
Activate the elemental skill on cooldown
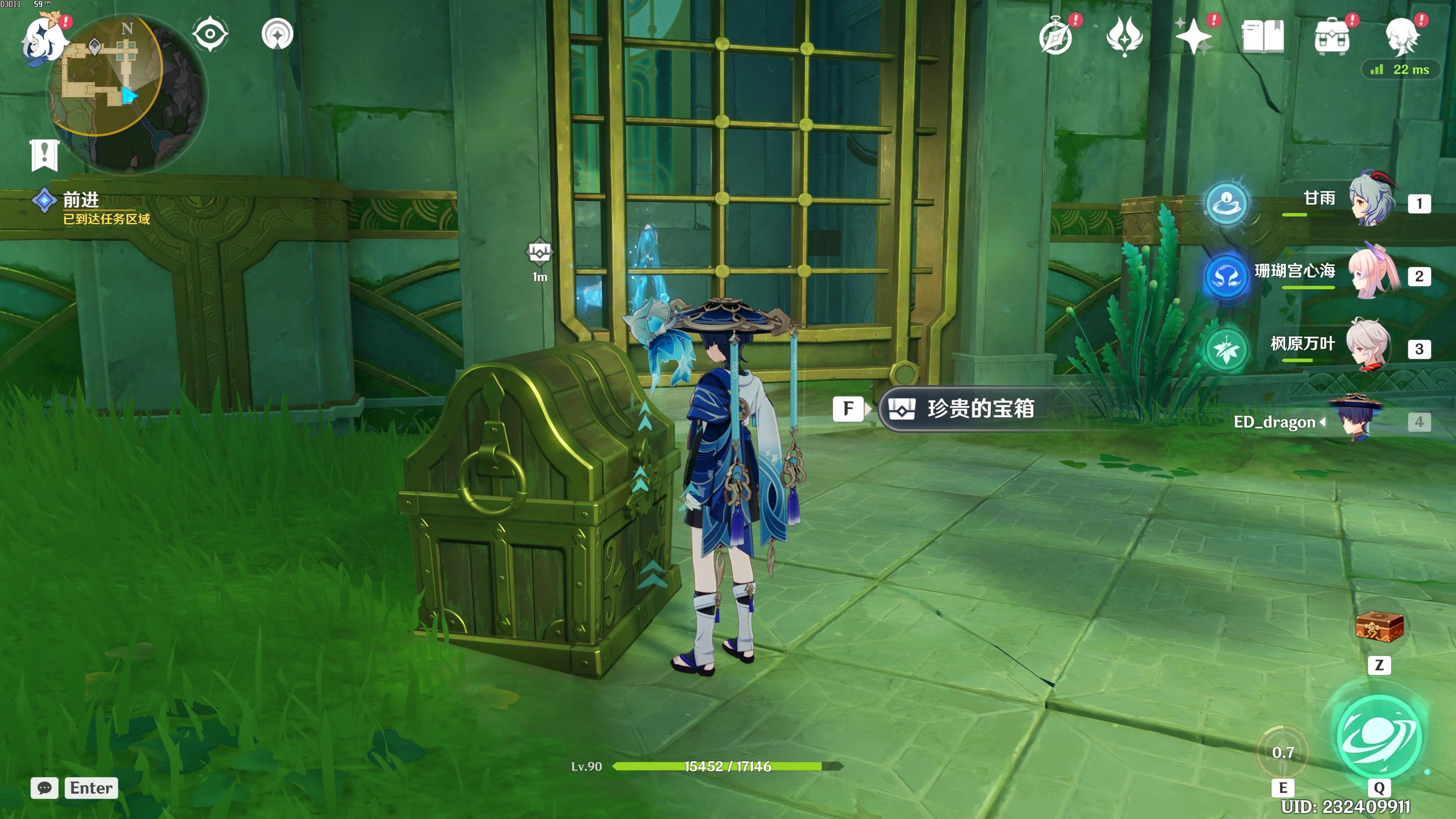(x=1283, y=752)
